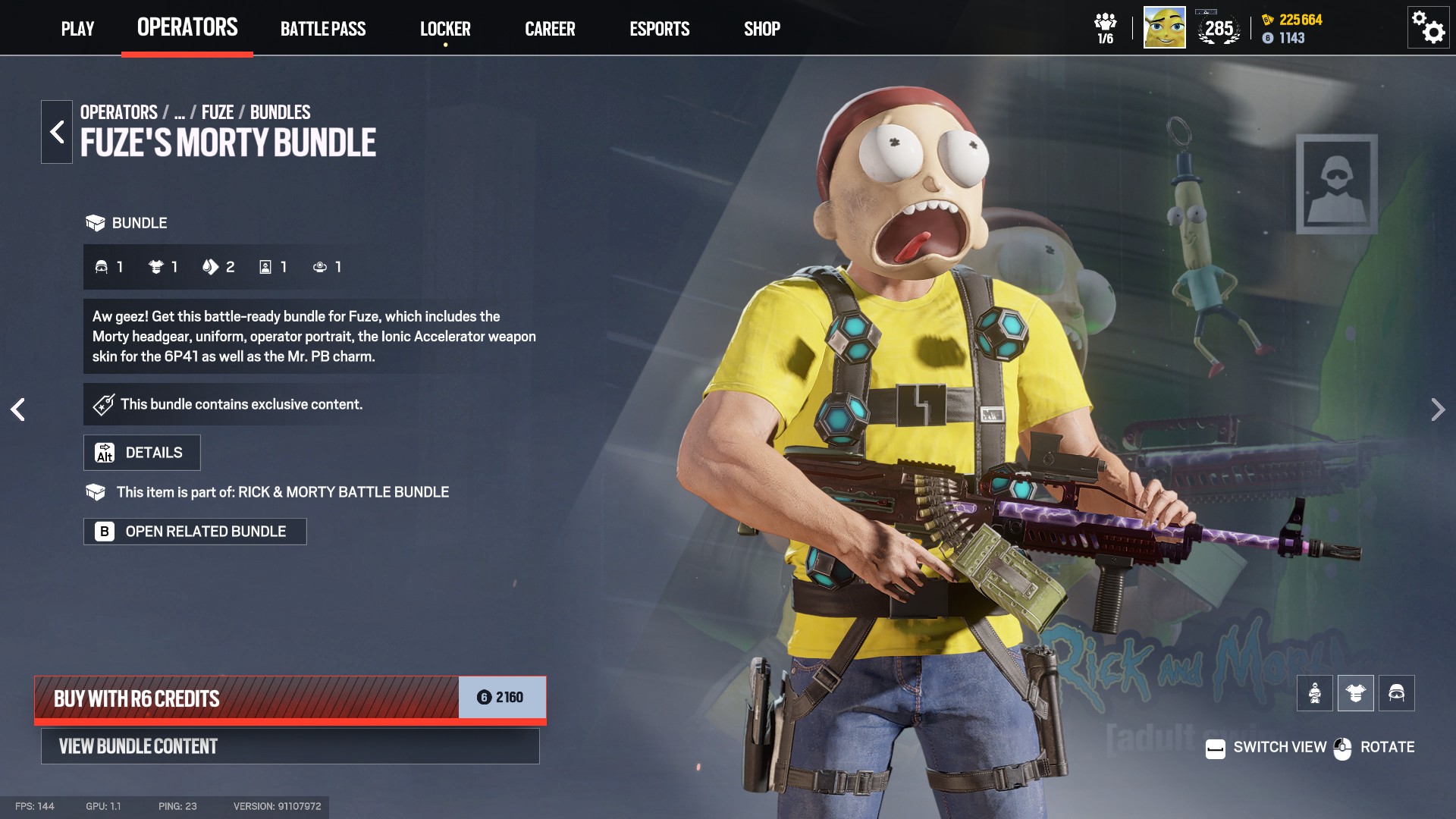Go to previous bundle using left chevron
This screenshot has height=819, width=1456.
point(18,409)
